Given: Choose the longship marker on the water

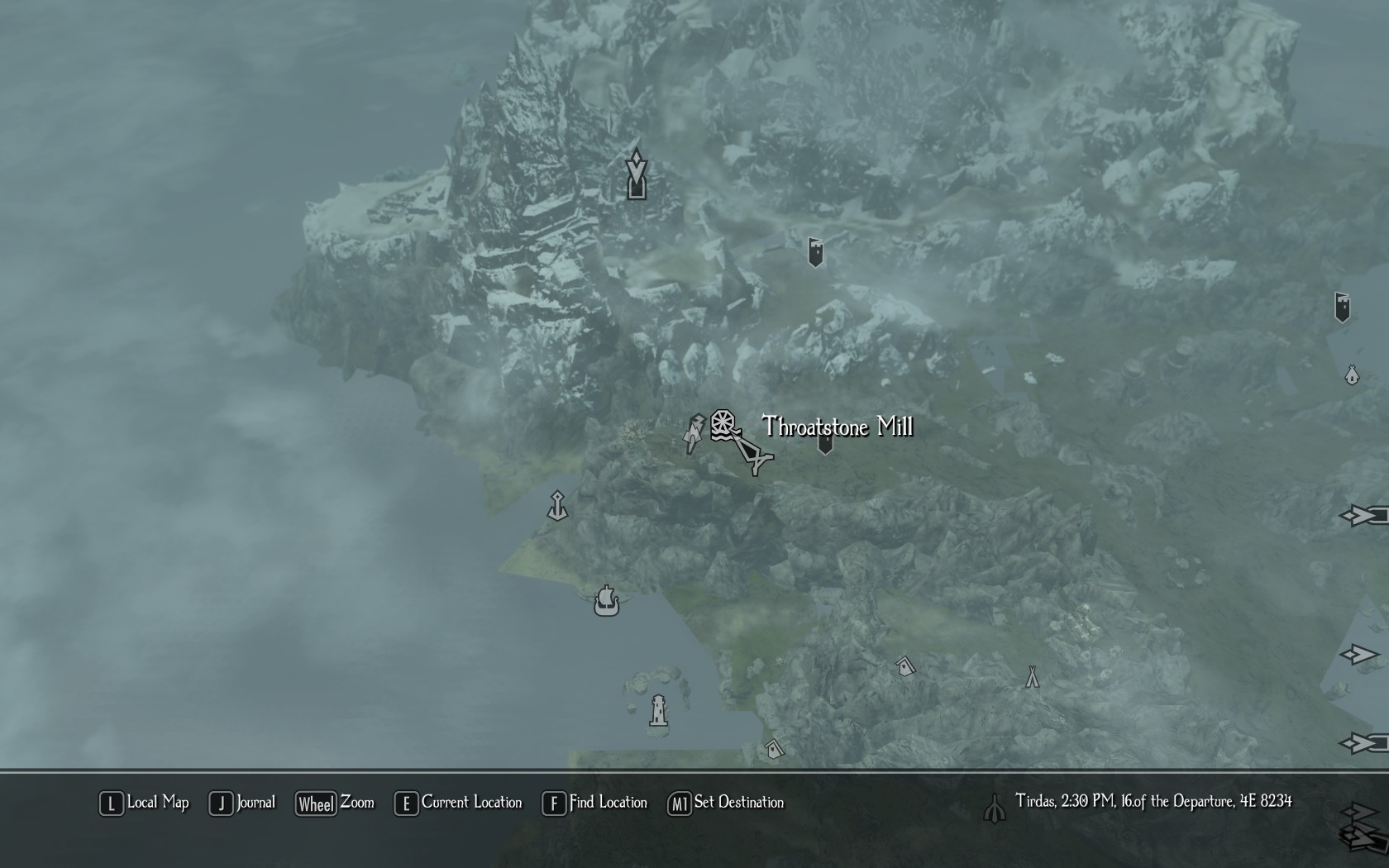Looking at the screenshot, I should point(606,601).
